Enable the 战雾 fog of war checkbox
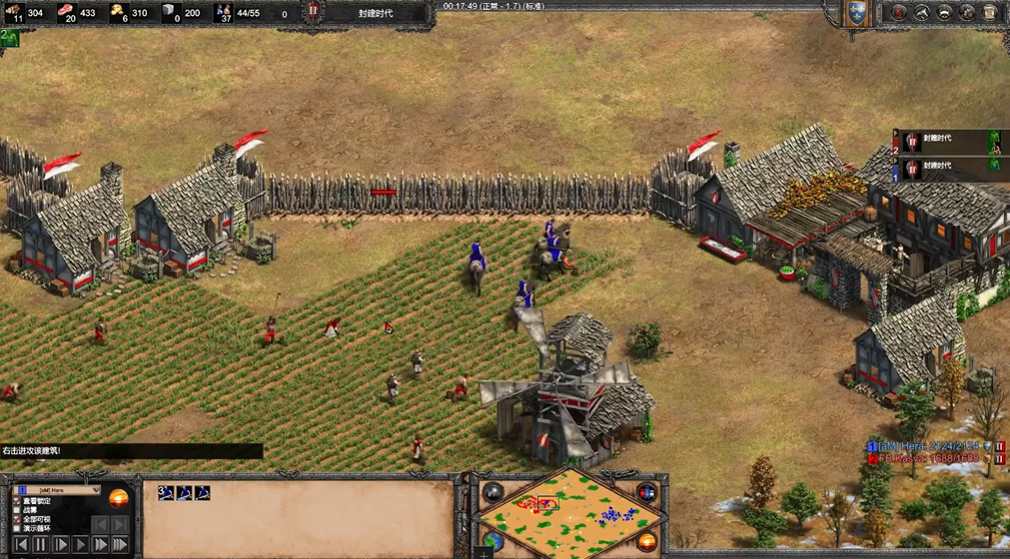The height and width of the screenshot is (559, 1010). click(x=16, y=511)
